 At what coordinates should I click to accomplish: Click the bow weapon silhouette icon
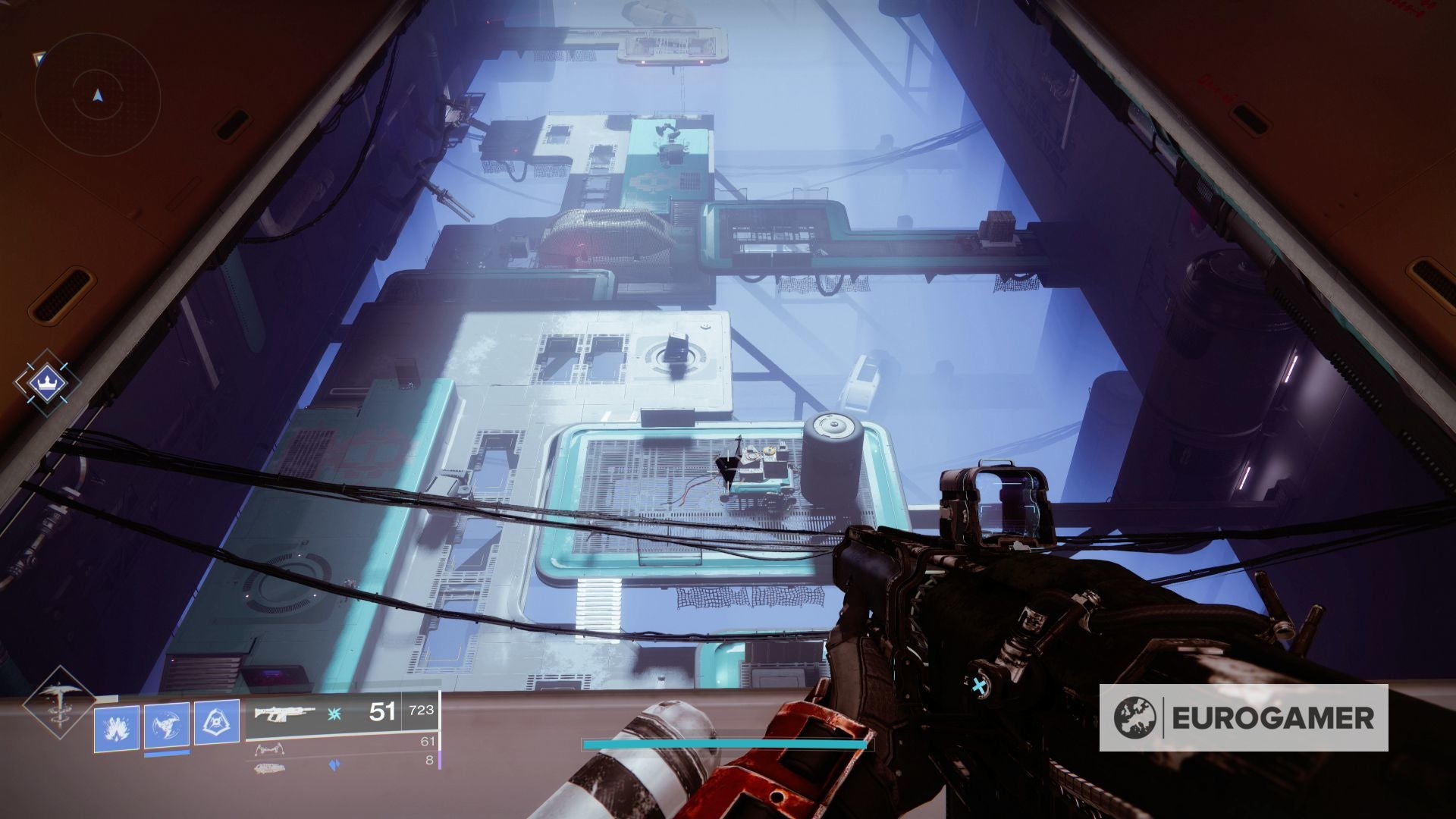[x=270, y=749]
